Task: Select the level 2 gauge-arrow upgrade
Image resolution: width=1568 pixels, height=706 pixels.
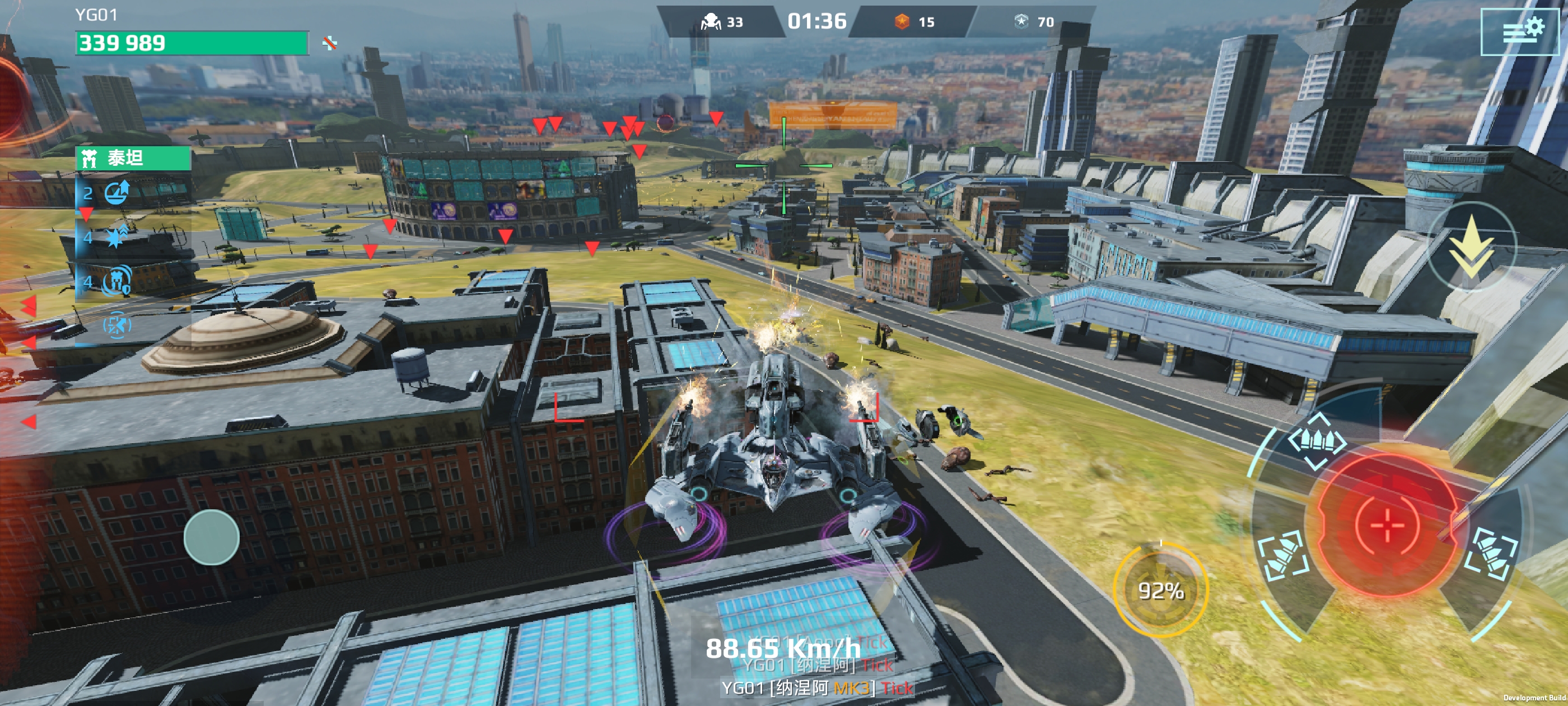Action: (x=116, y=193)
